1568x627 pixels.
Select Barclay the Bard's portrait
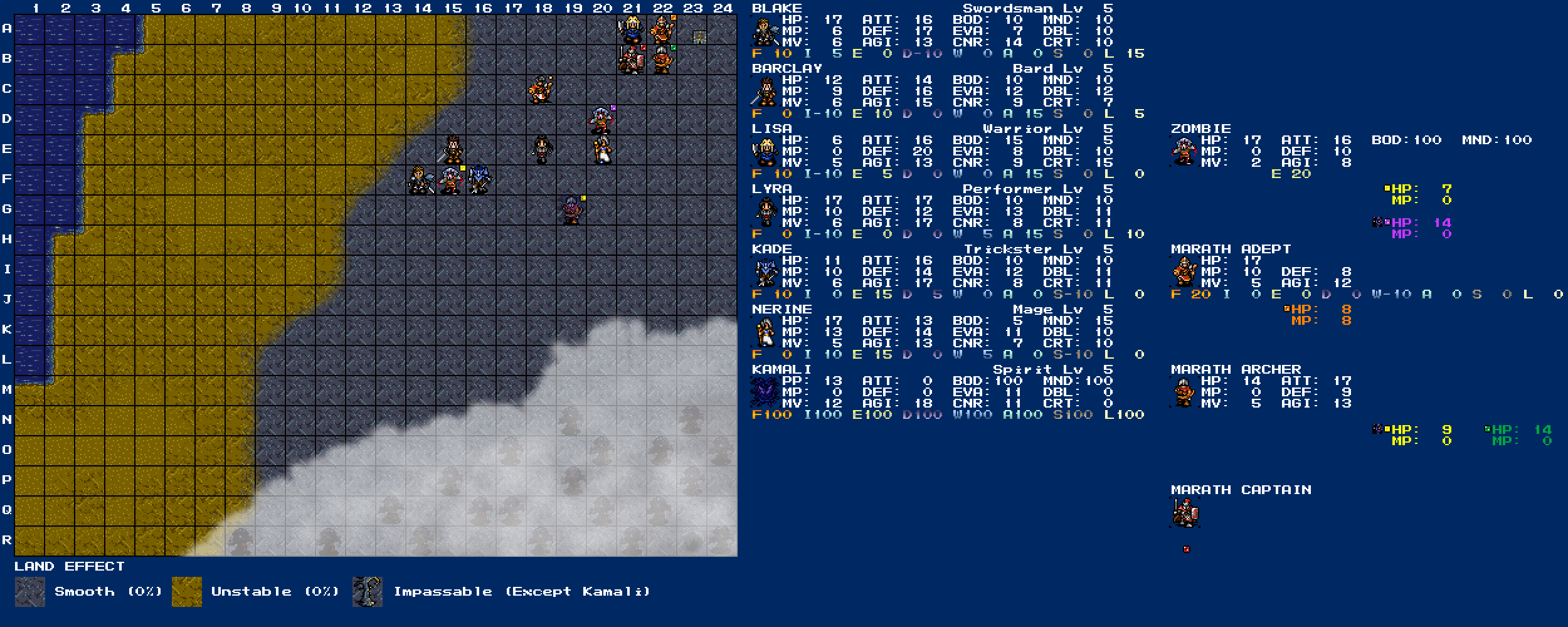765,92
